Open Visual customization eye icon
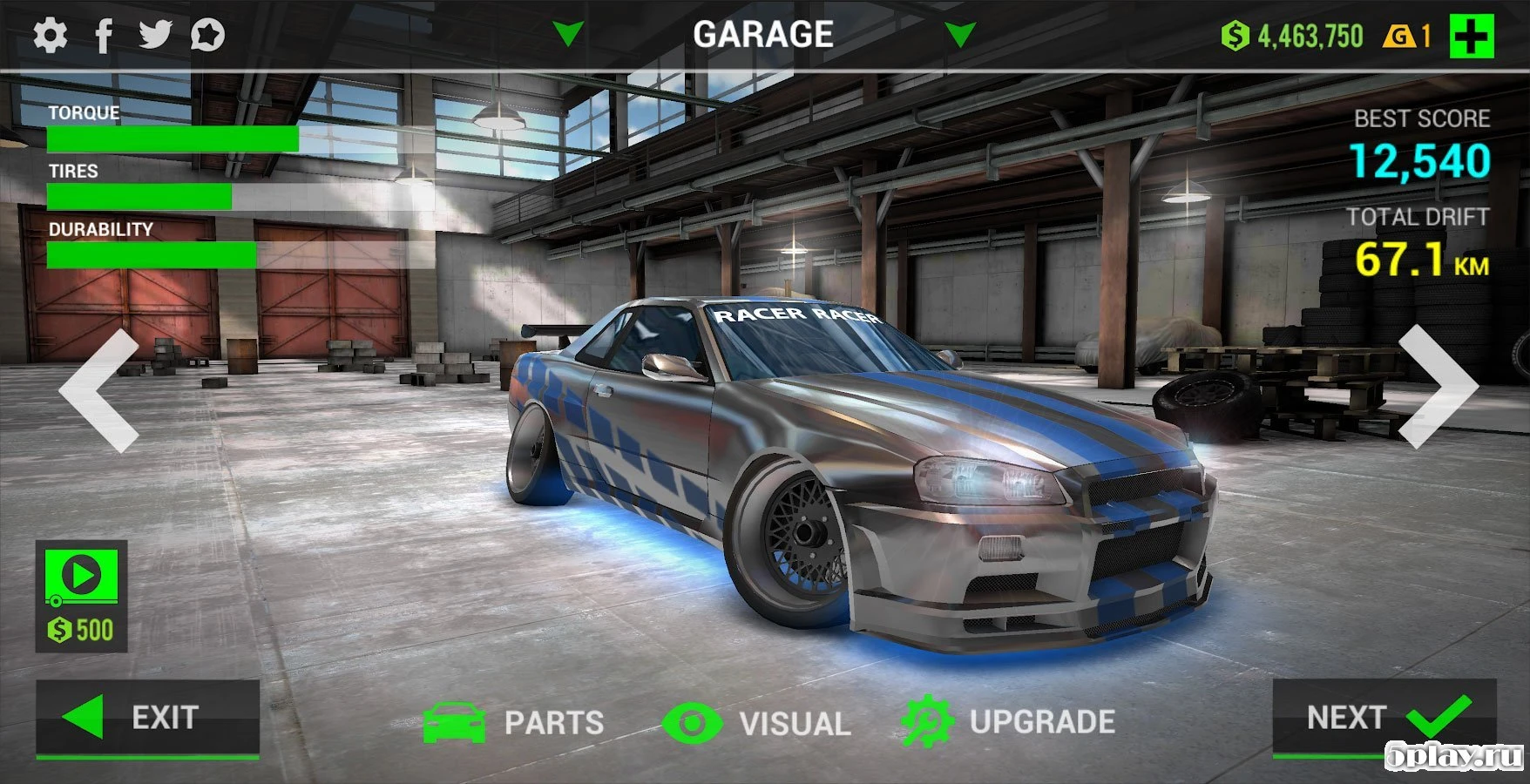This screenshot has width=1530, height=784. click(x=693, y=721)
